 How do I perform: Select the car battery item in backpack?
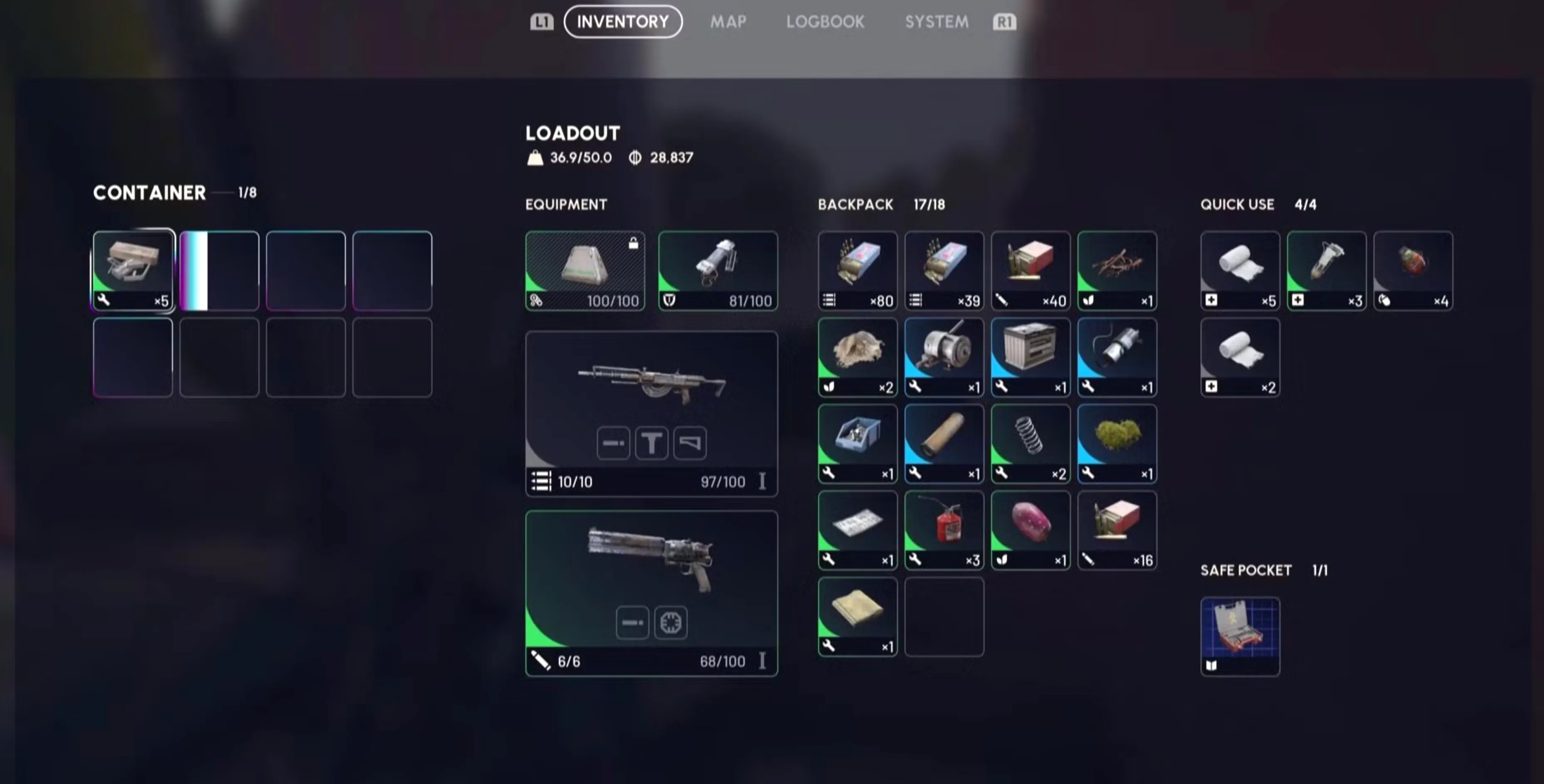tap(1030, 357)
